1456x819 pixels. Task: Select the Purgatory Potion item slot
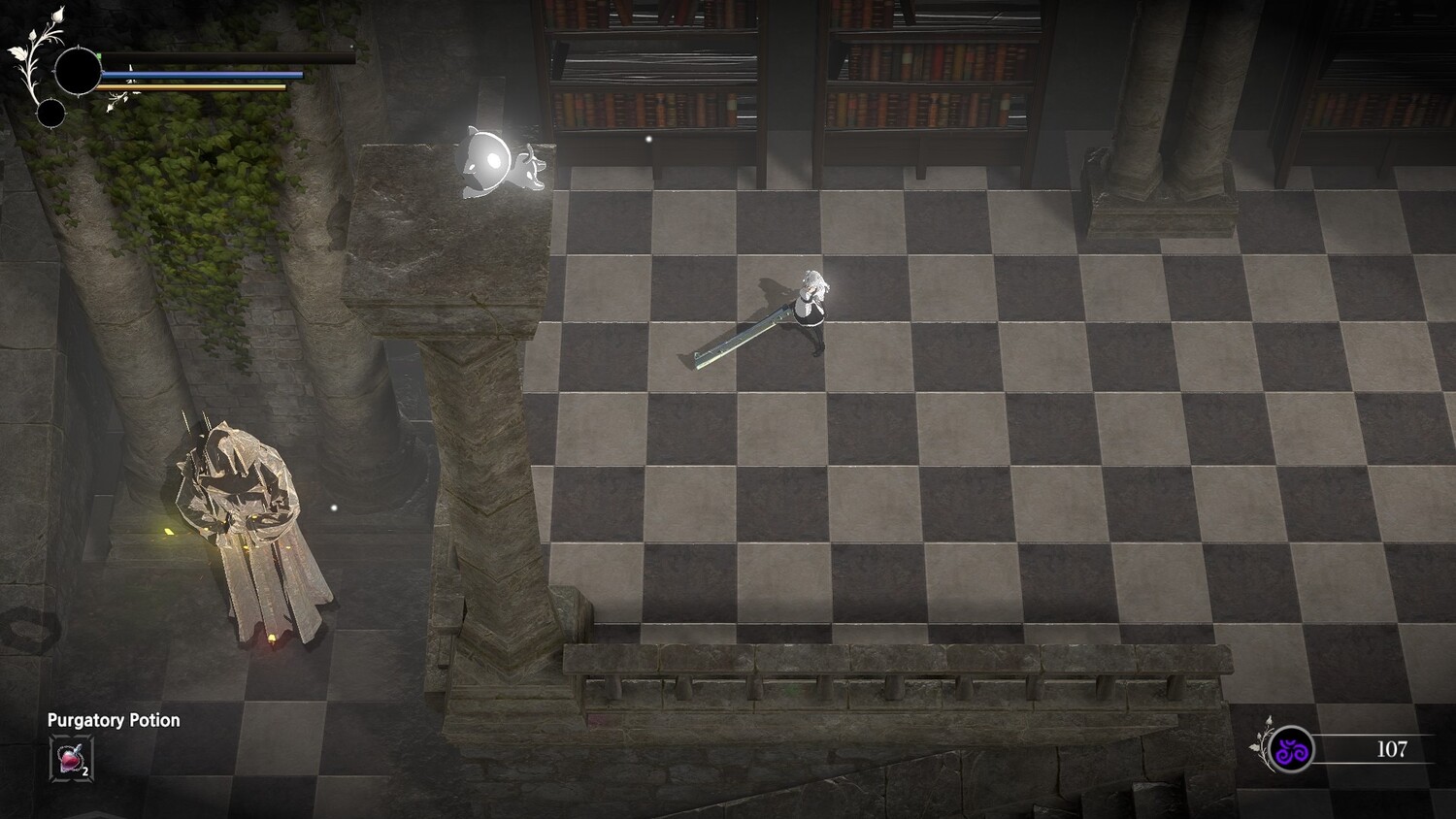(x=71, y=758)
